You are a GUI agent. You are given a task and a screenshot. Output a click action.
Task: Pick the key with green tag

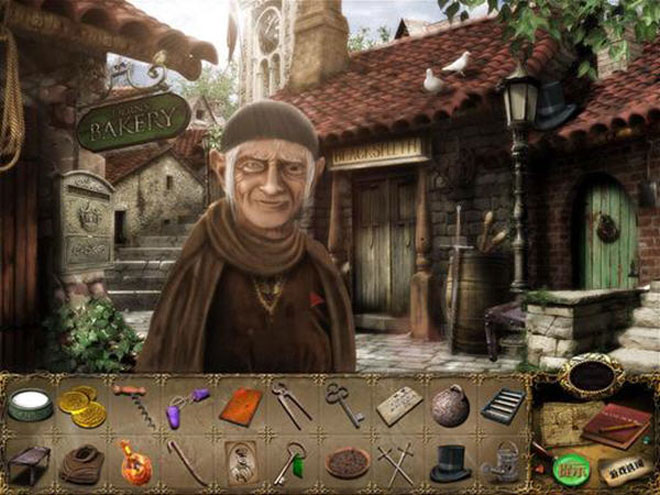tap(292, 463)
